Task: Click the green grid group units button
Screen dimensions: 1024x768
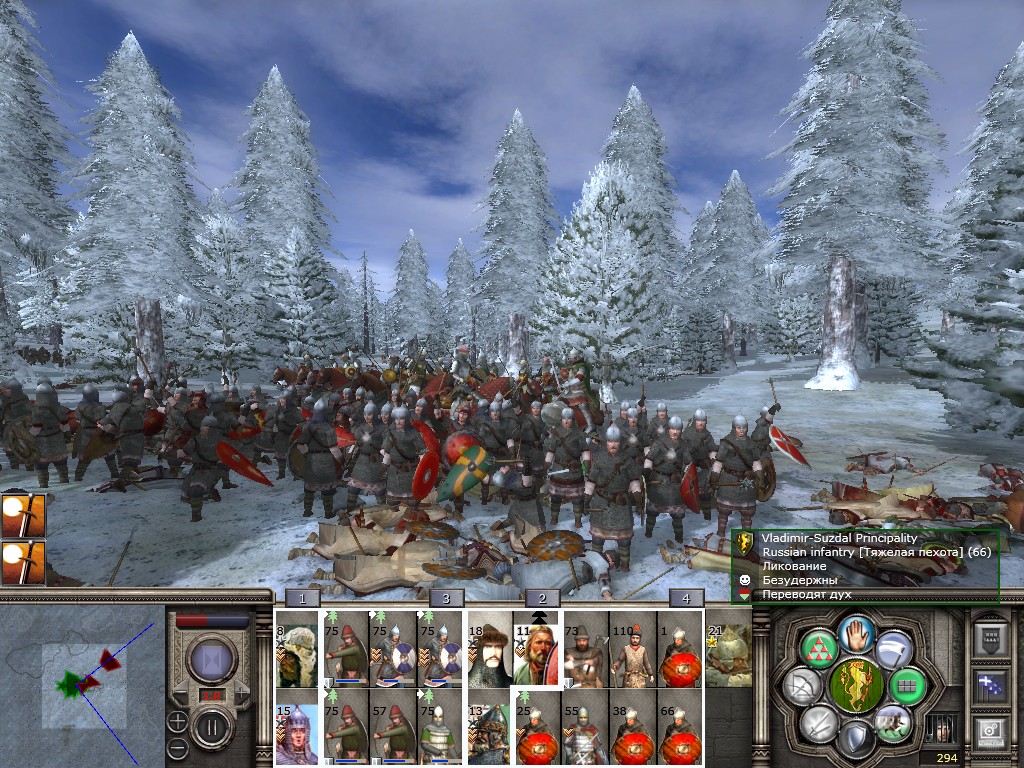Action: click(x=906, y=685)
